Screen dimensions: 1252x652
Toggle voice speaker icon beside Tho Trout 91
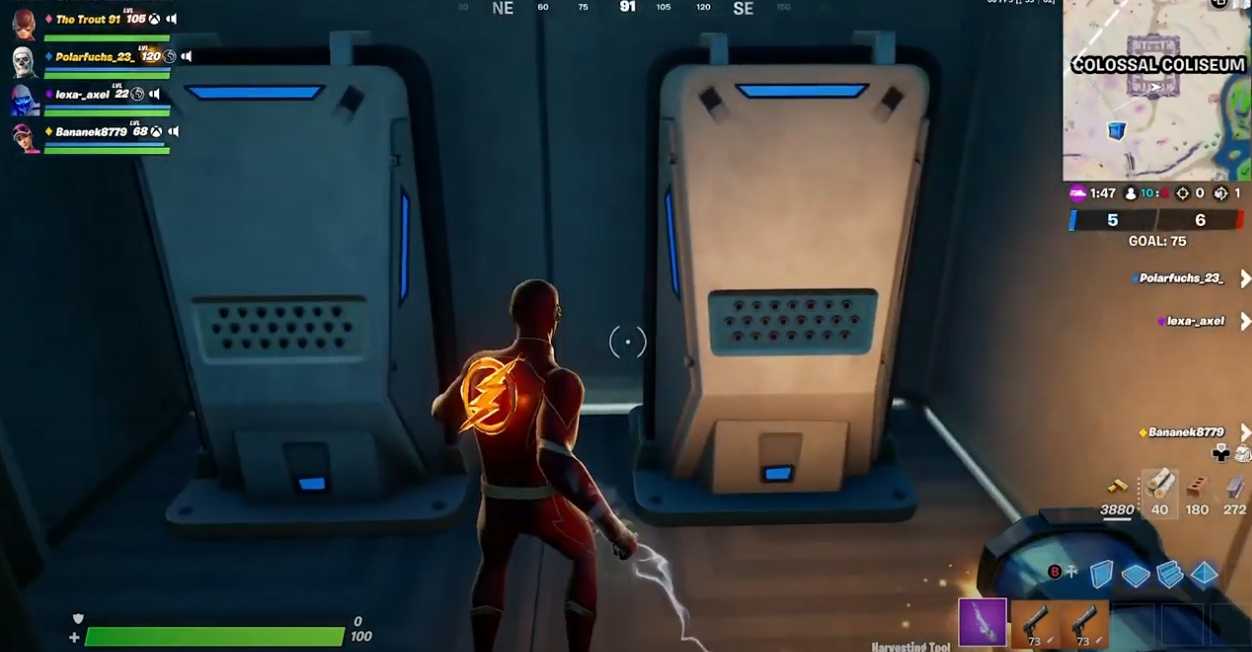pos(172,19)
